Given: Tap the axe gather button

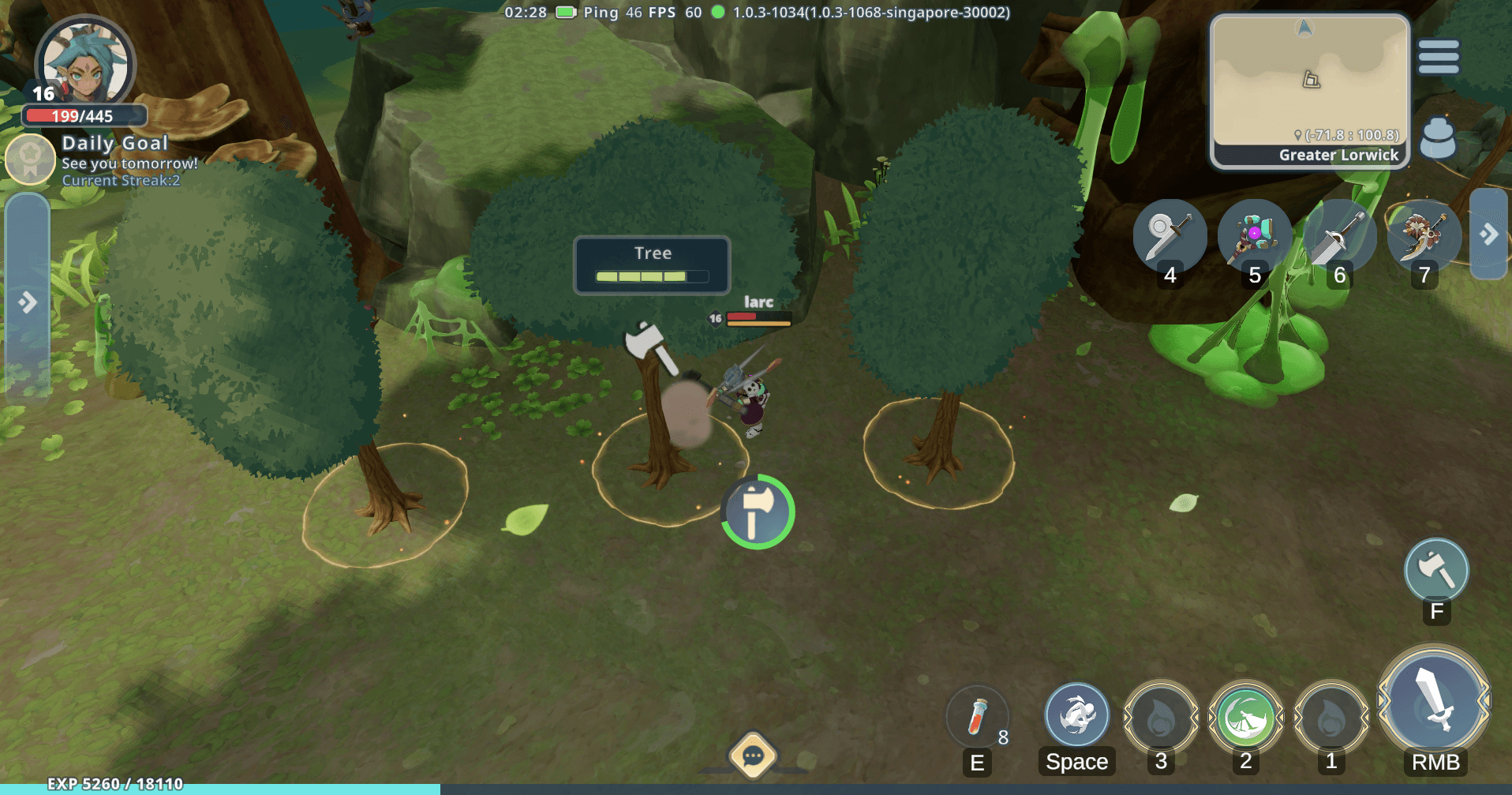Looking at the screenshot, I should pyautogui.click(x=1436, y=570).
